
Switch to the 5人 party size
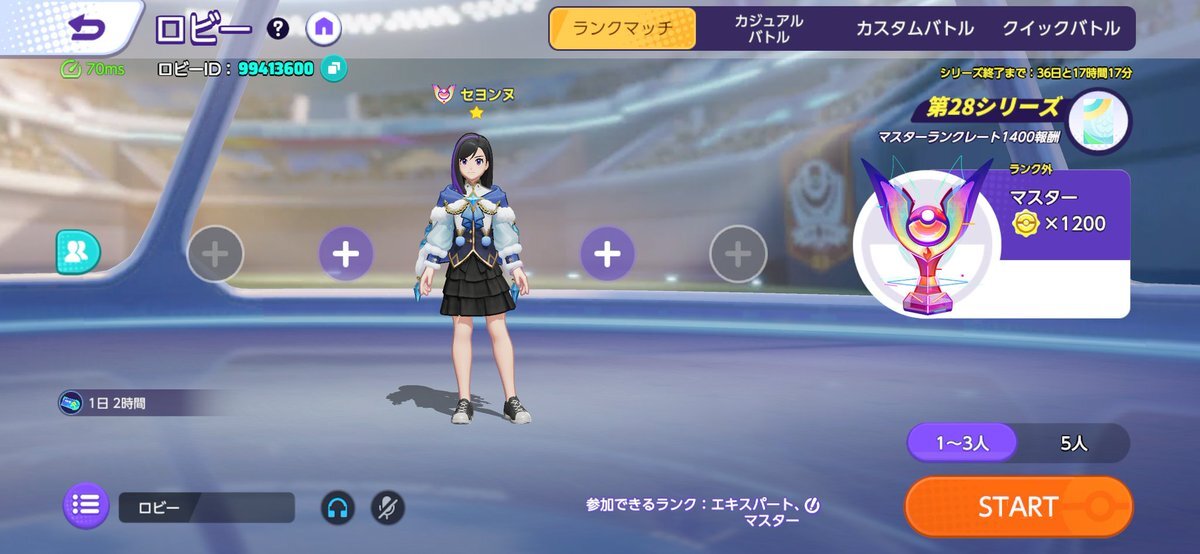1074,443
